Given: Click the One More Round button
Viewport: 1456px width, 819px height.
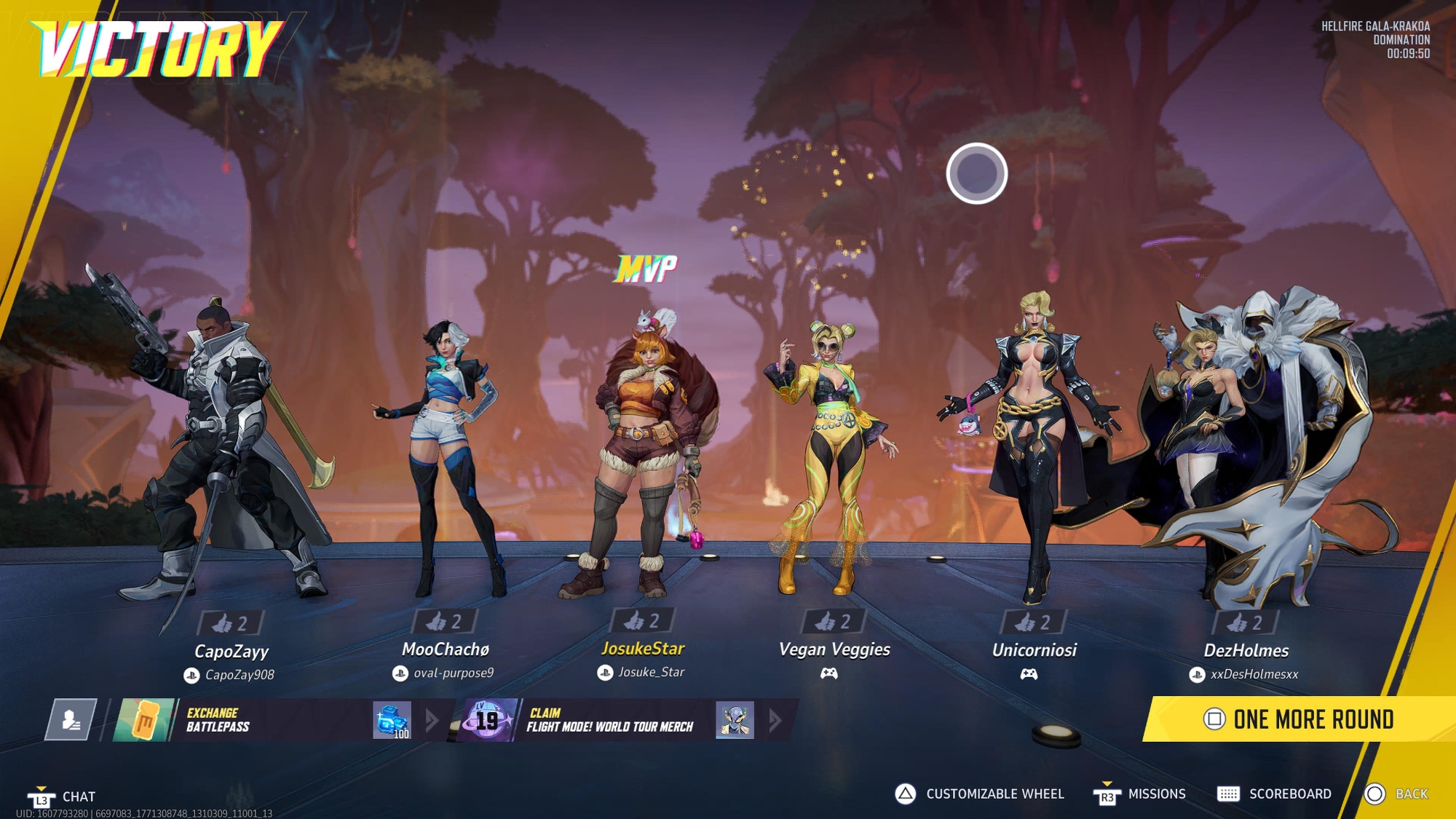Looking at the screenshot, I should point(1299,719).
